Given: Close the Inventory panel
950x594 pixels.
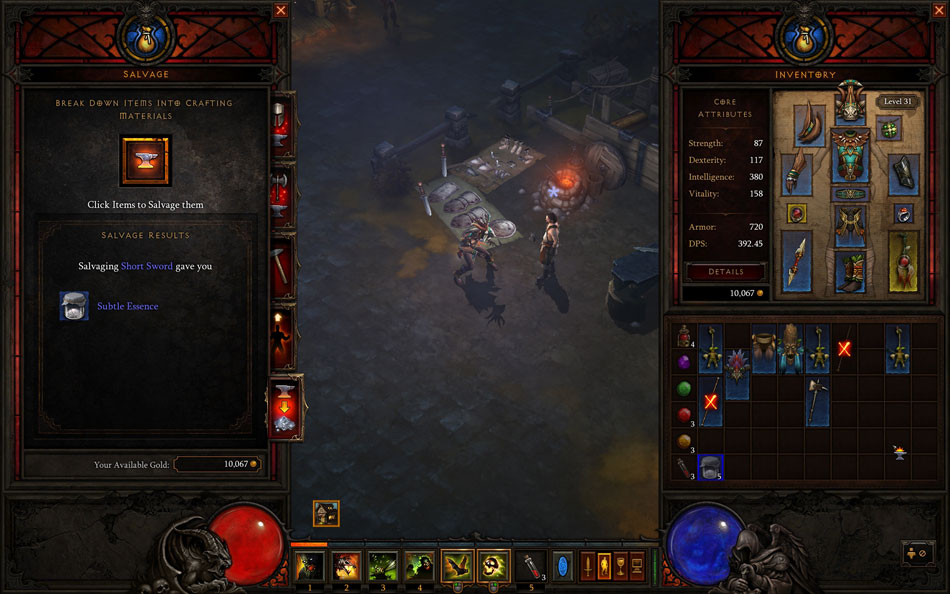Looking at the screenshot, I should (x=670, y=10).
